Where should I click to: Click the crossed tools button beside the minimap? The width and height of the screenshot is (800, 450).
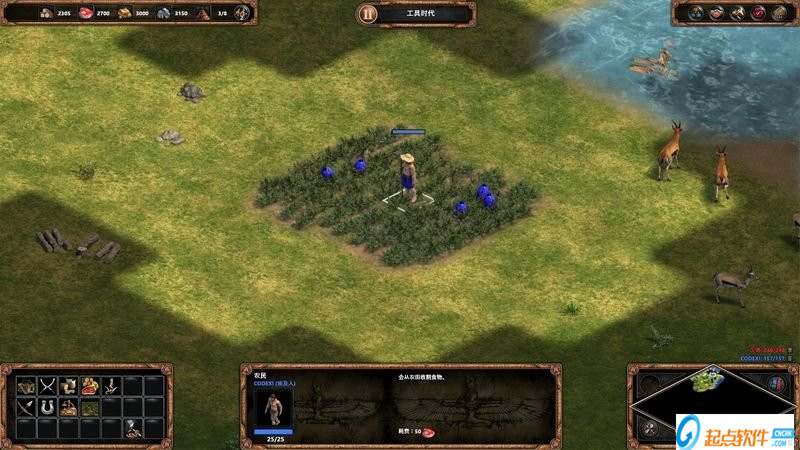click(650, 428)
